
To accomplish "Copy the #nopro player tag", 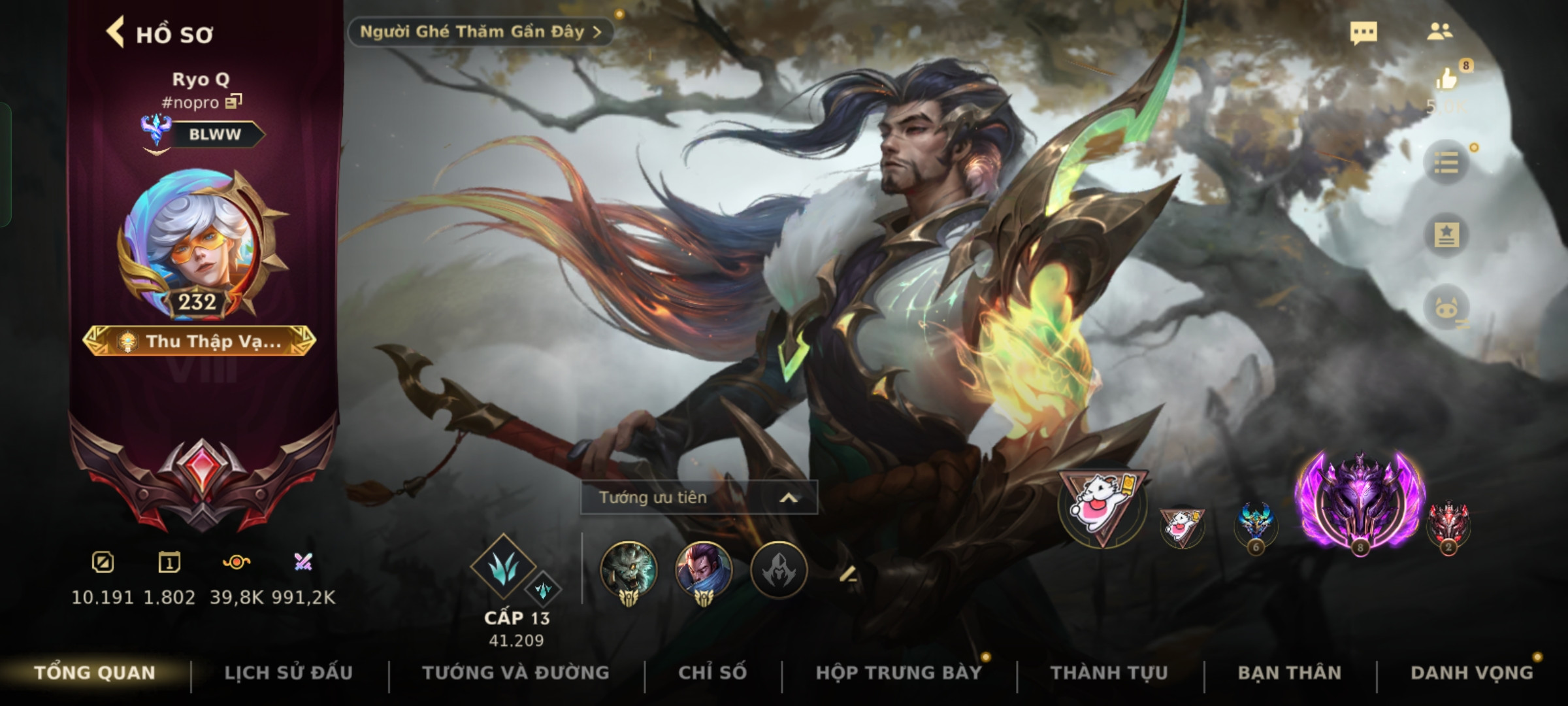I will point(234,102).
